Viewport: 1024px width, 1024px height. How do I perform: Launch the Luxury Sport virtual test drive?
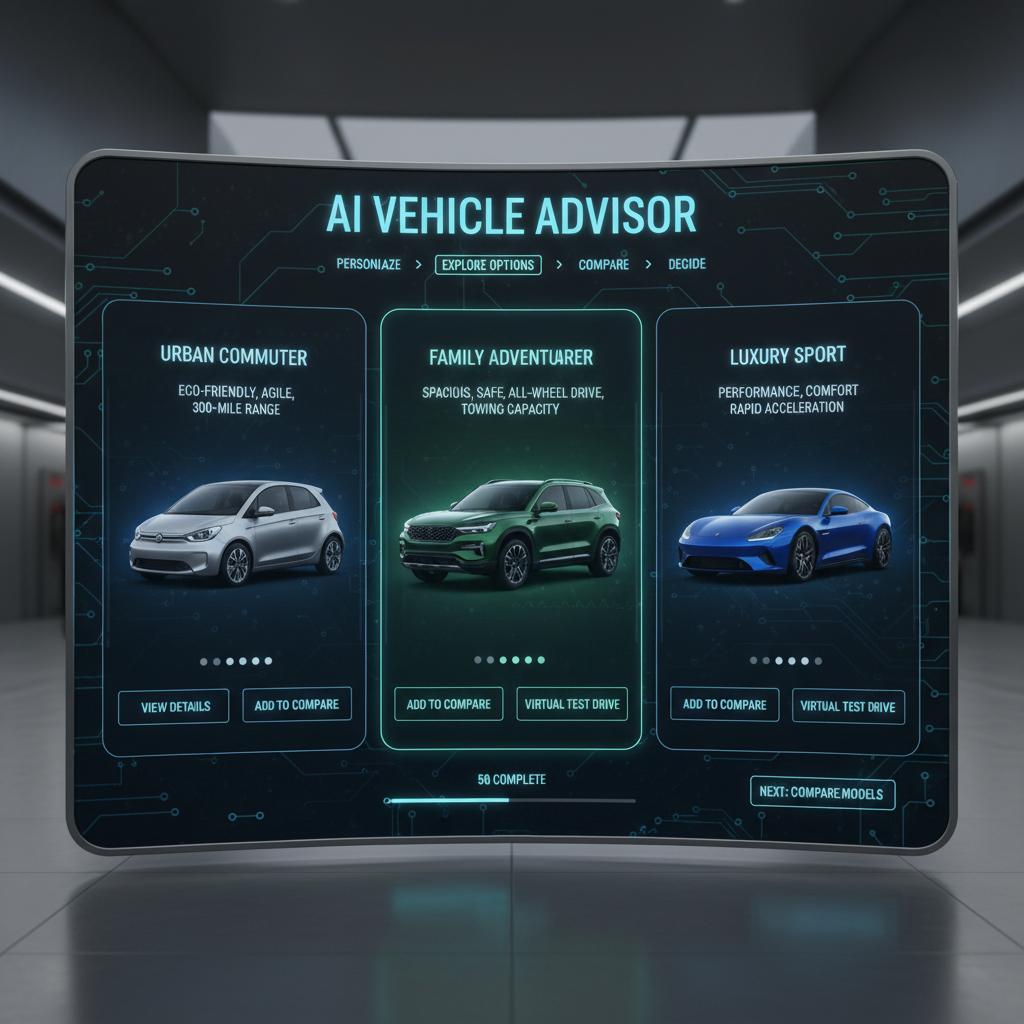(x=848, y=707)
